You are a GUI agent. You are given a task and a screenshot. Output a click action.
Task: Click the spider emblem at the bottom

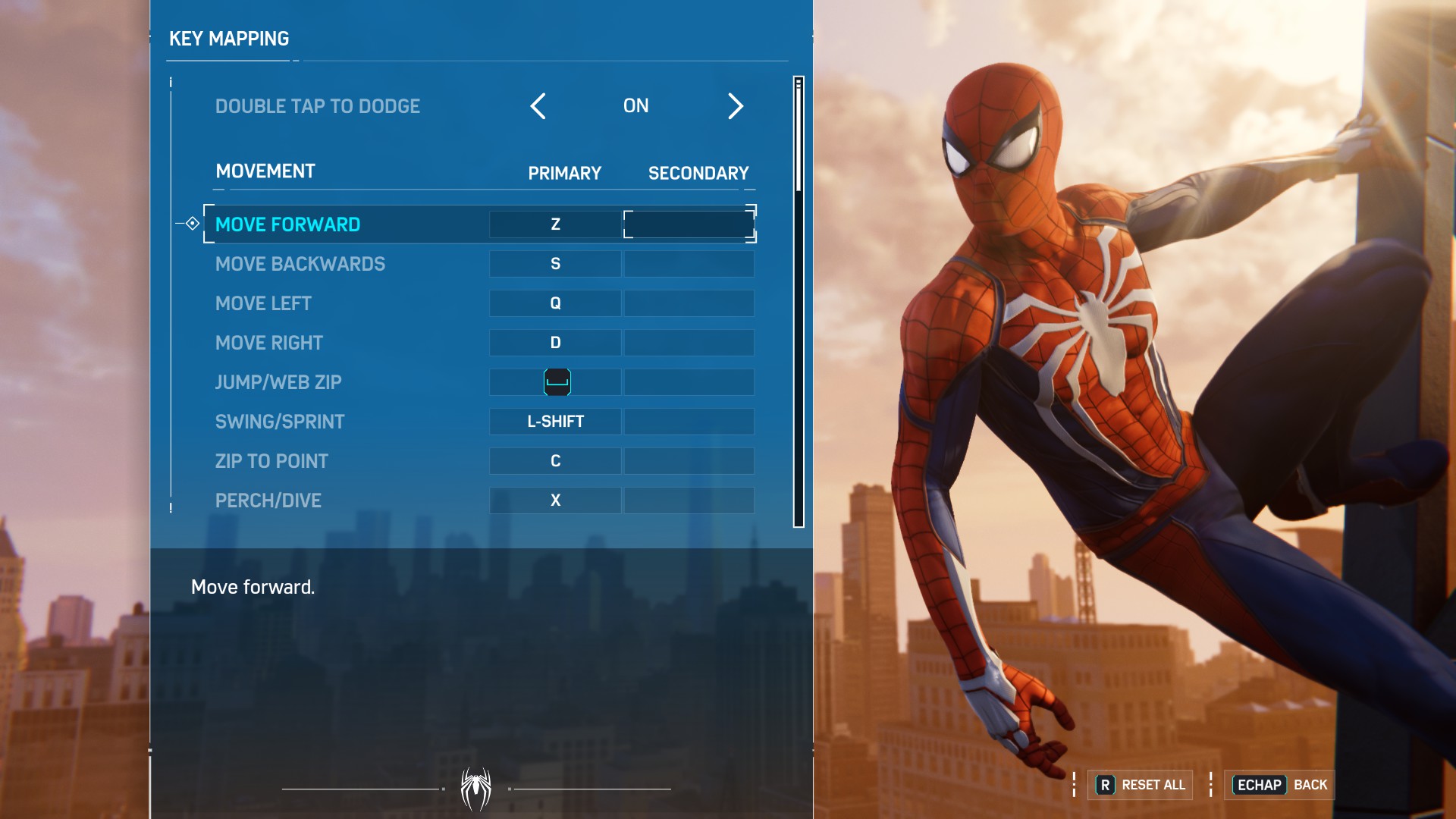click(x=475, y=787)
